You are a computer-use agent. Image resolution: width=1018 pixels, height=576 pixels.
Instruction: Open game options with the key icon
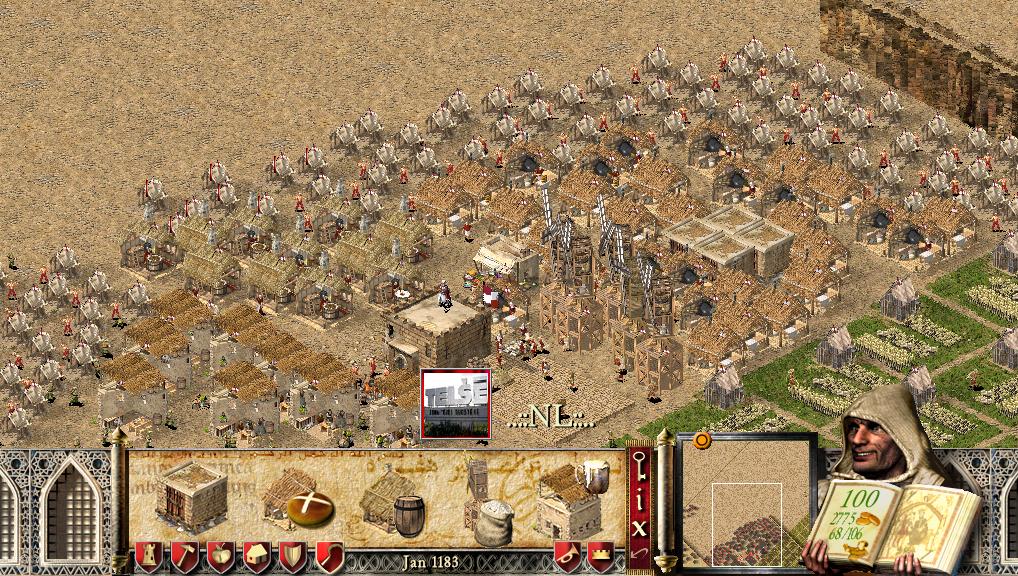tap(639, 466)
